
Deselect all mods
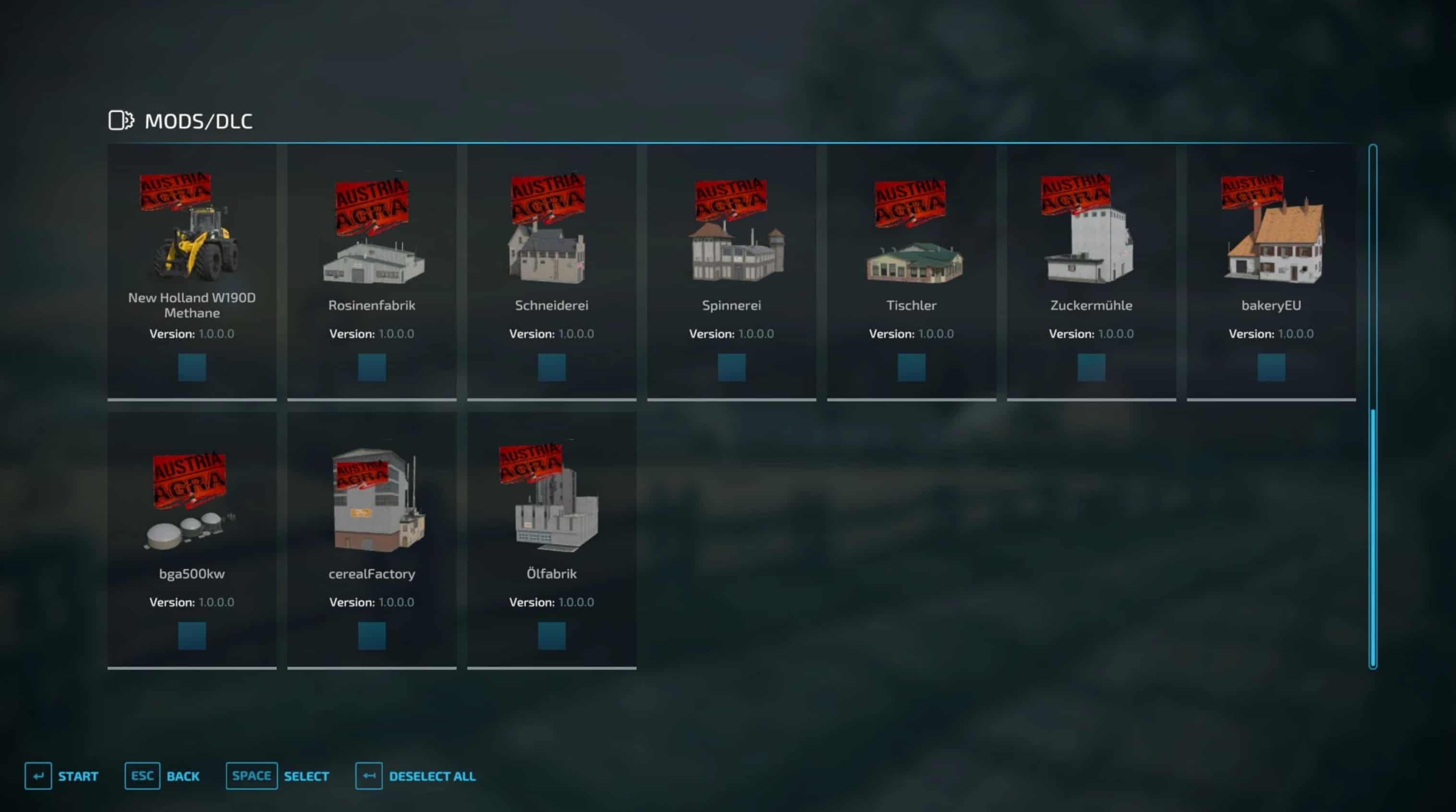(416, 776)
